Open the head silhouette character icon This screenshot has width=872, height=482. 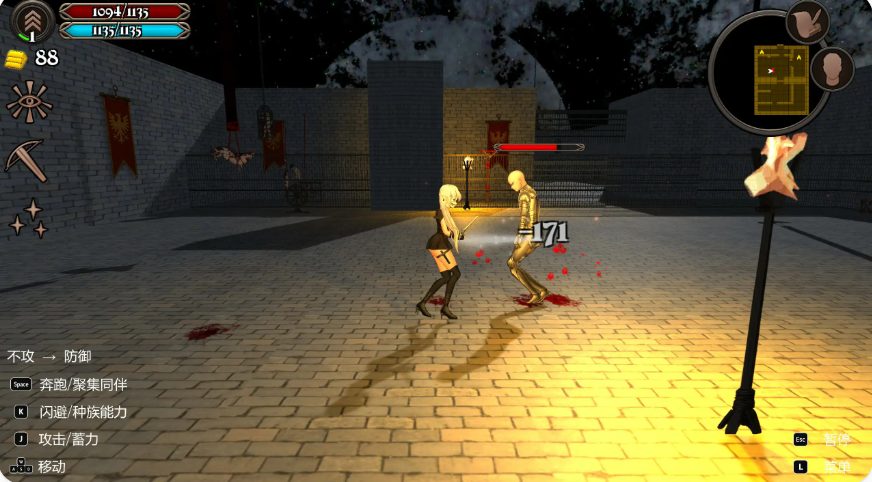[x=831, y=69]
